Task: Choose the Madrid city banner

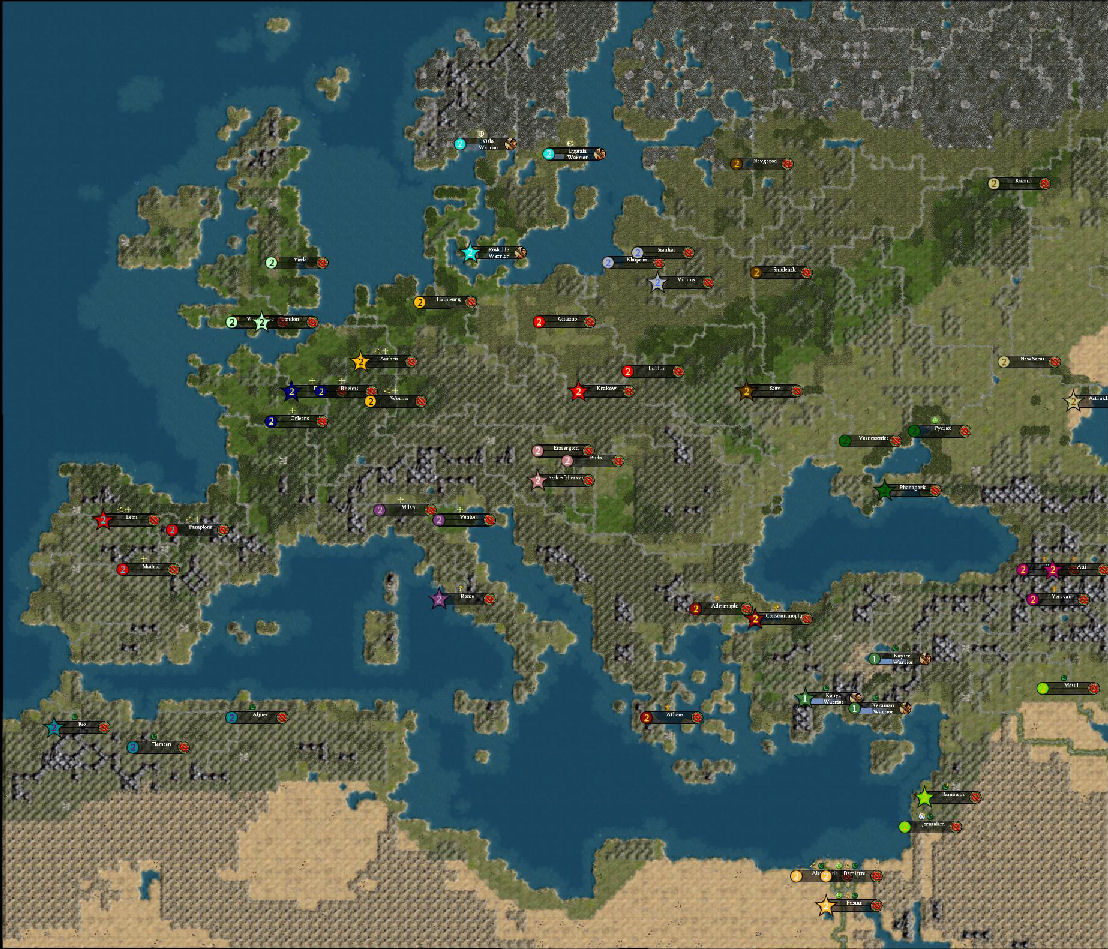Action: [150, 568]
